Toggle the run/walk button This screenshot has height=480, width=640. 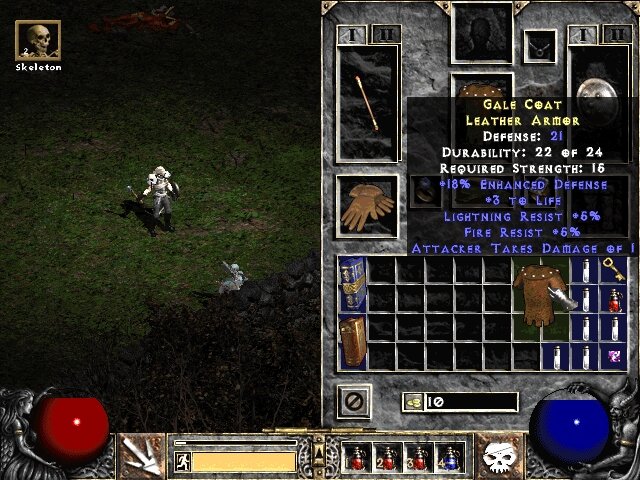click(x=182, y=461)
